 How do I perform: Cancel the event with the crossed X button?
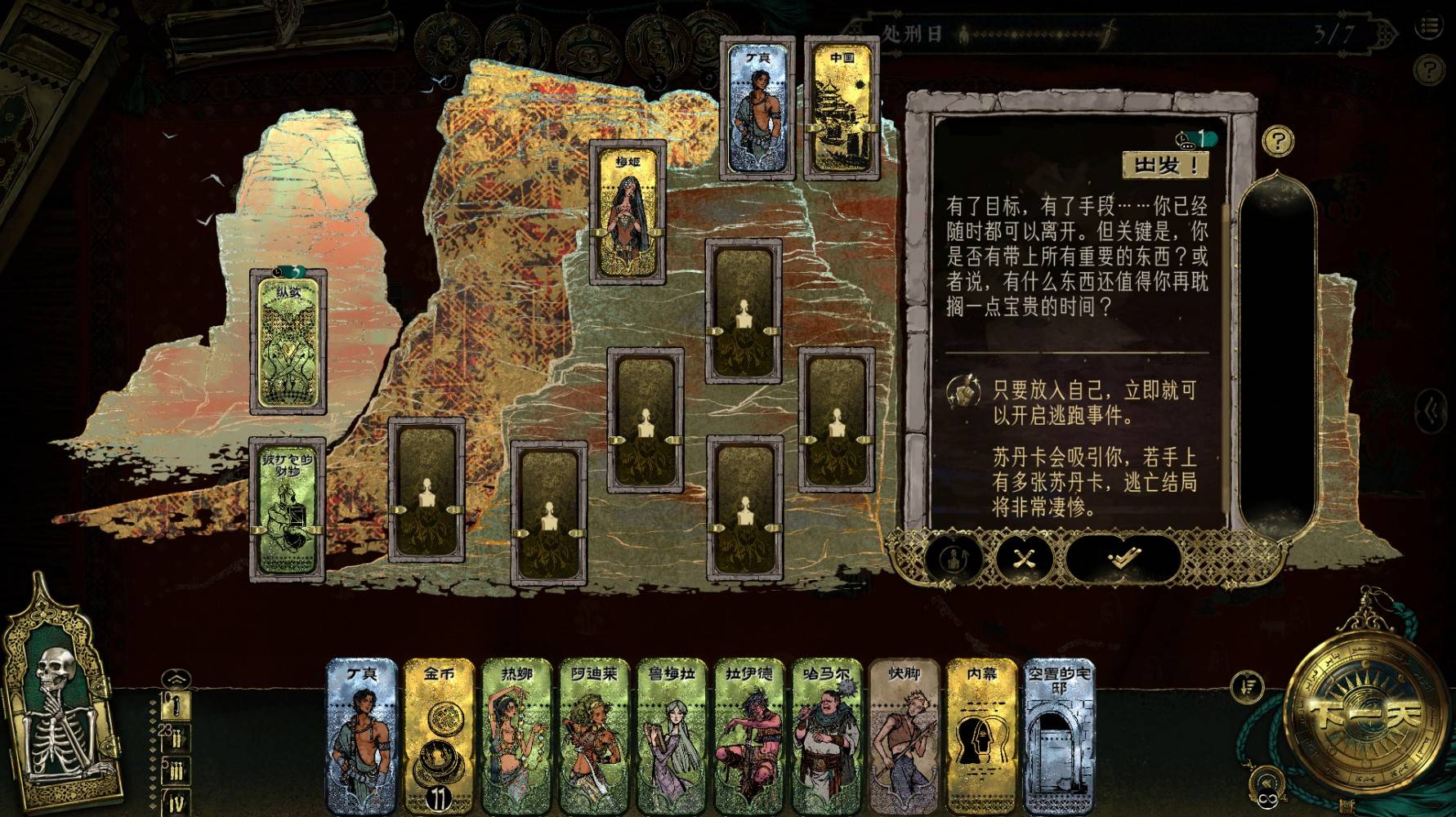1023,559
